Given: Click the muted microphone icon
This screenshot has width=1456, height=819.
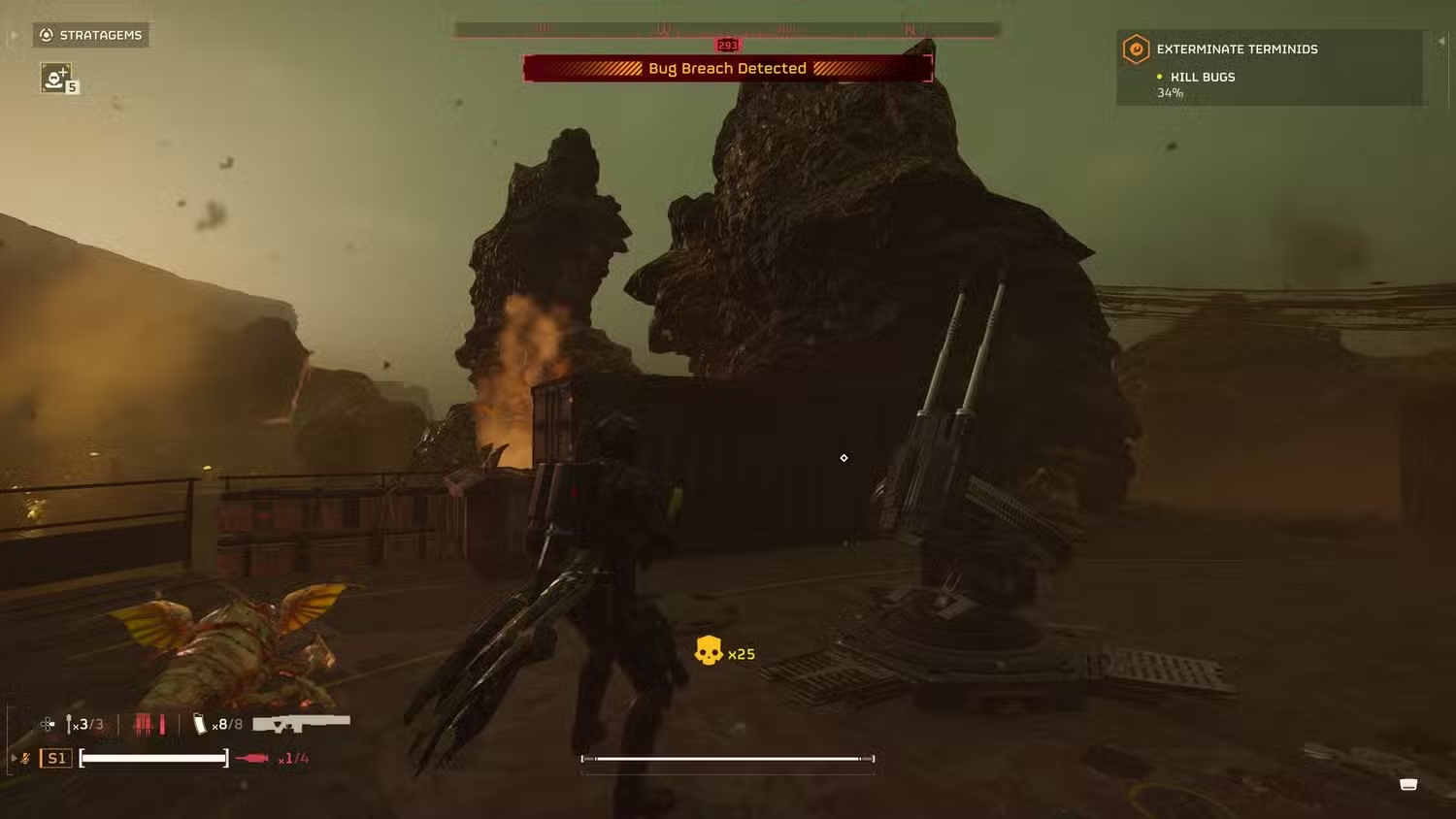Looking at the screenshot, I should [x=26, y=758].
